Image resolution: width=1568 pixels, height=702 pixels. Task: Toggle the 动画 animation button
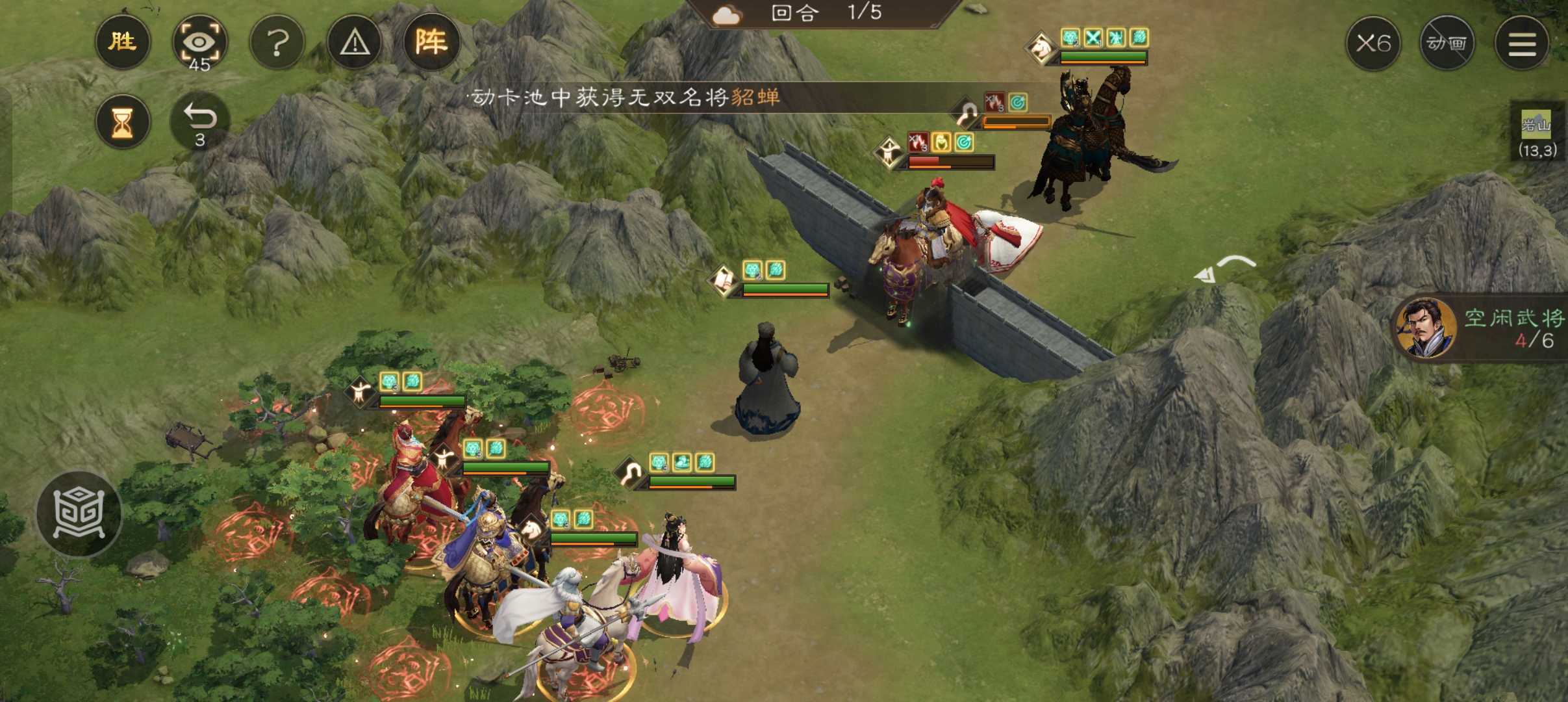(x=1447, y=44)
